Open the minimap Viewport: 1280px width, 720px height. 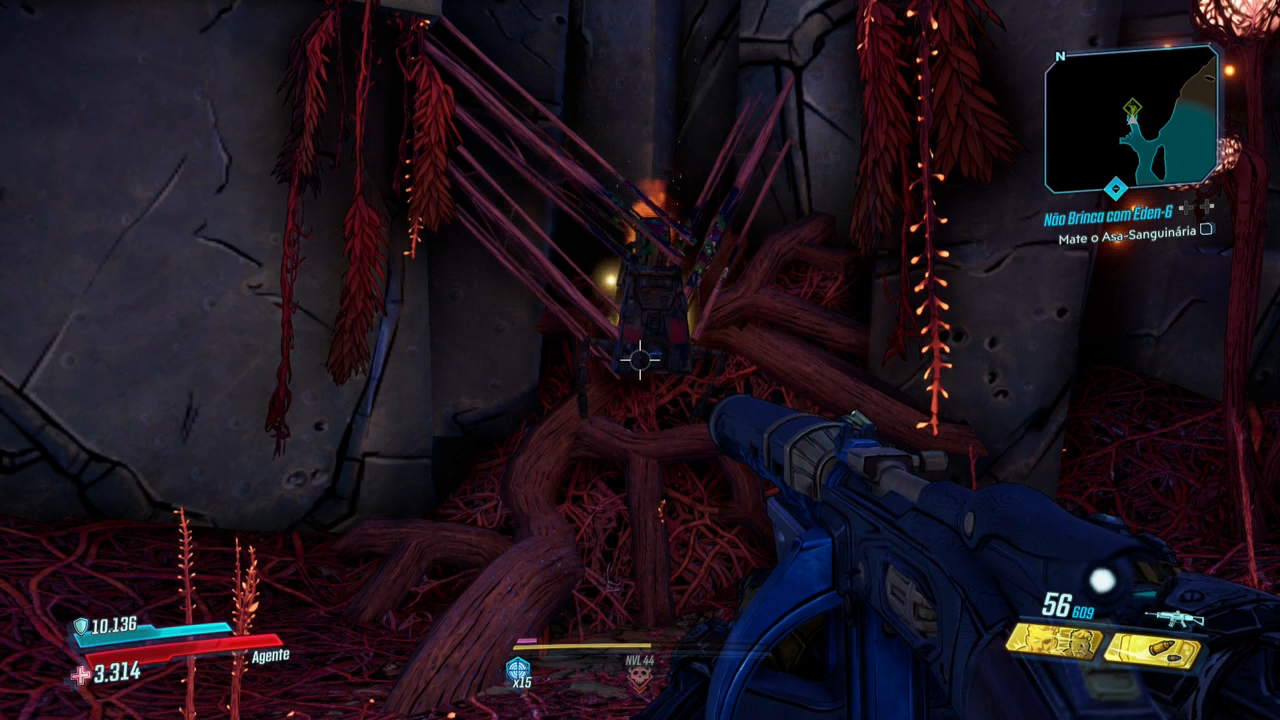[1132, 118]
